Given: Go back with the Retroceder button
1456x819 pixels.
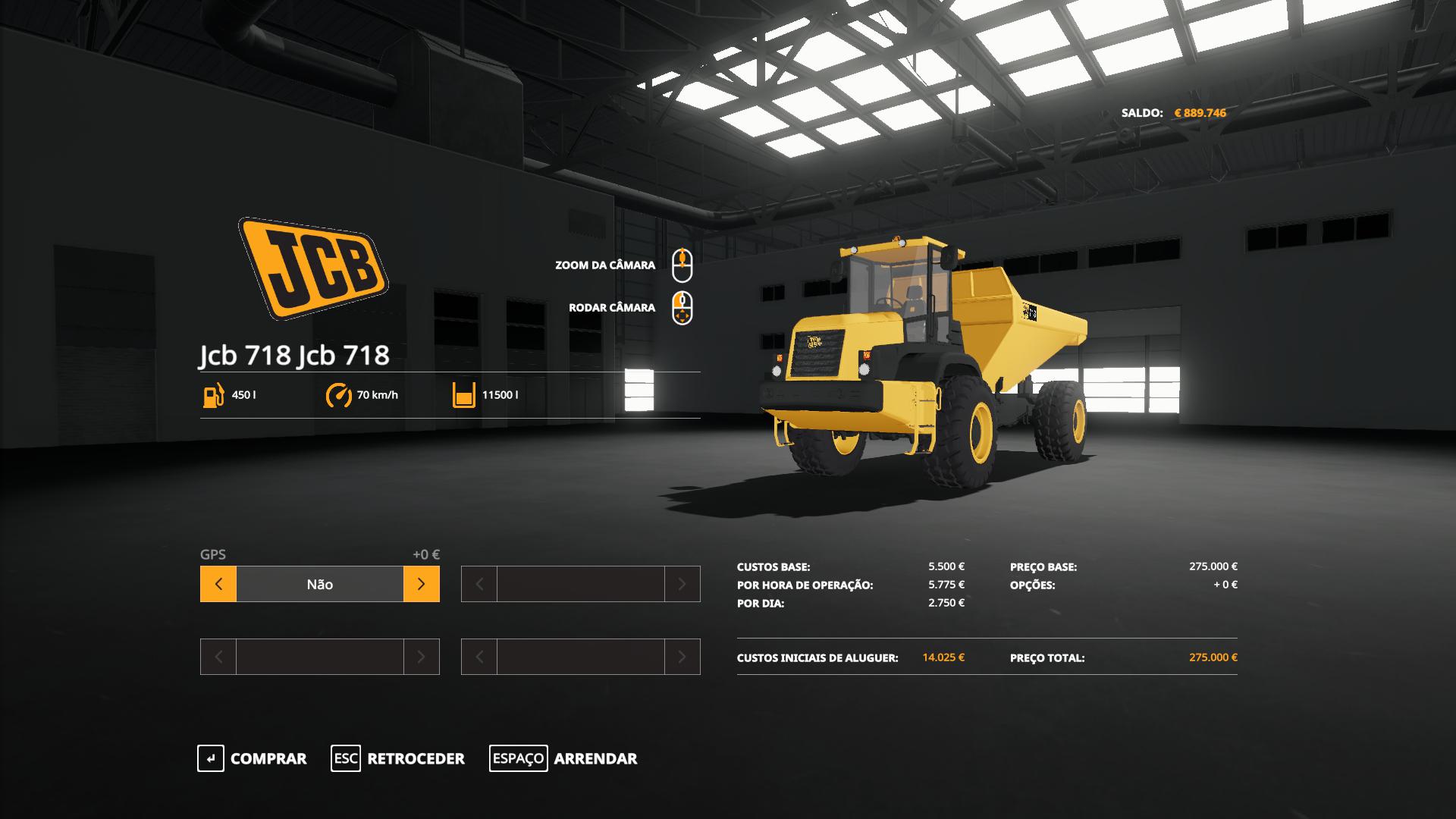Looking at the screenshot, I should pyautogui.click(x=398, y=758).
